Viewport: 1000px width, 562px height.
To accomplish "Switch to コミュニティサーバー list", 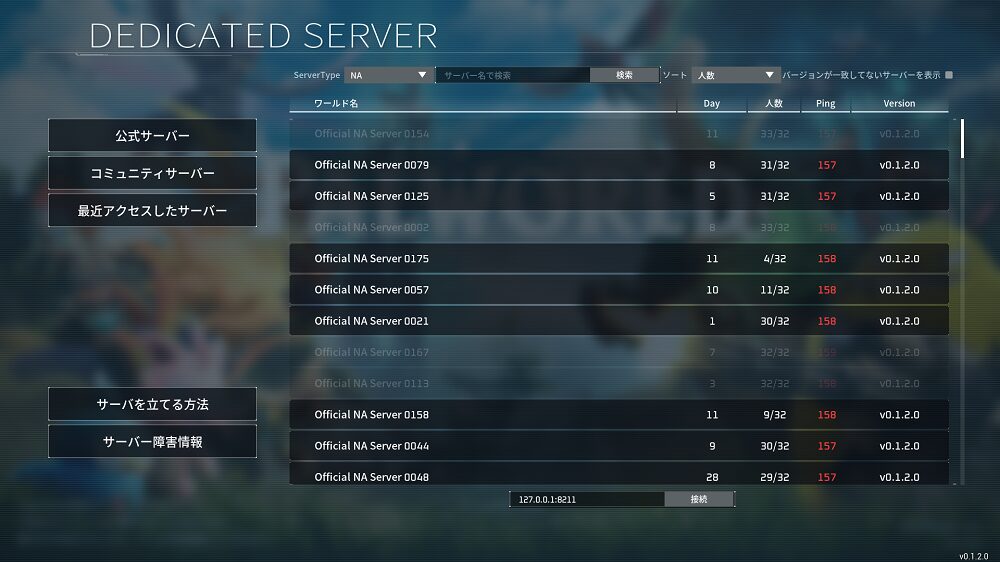I will coord(152,173).
